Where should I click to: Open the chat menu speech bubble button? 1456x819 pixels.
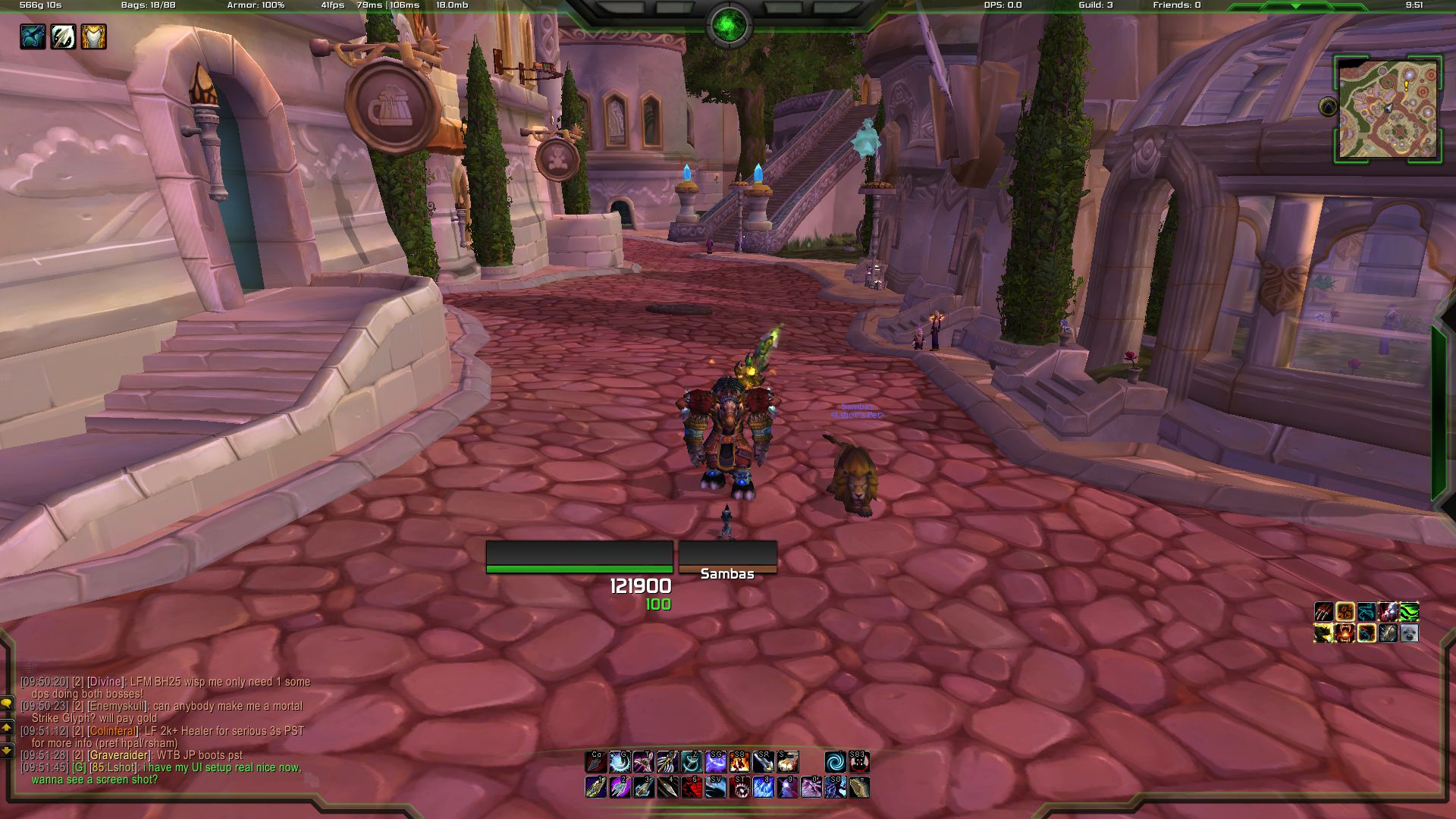(x=7, y=703)
